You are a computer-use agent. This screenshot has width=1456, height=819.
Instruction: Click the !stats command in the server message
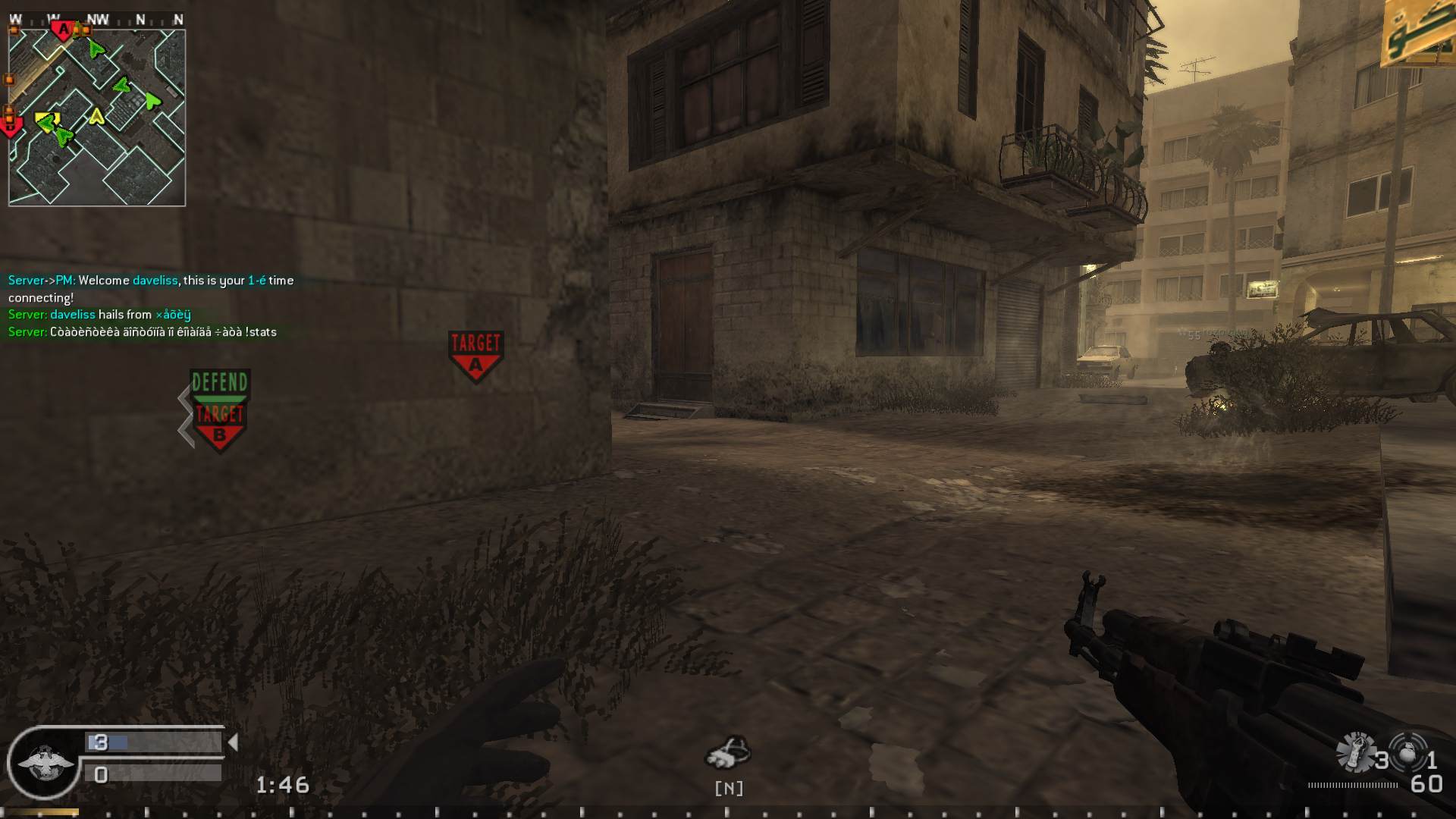point(263,331)
